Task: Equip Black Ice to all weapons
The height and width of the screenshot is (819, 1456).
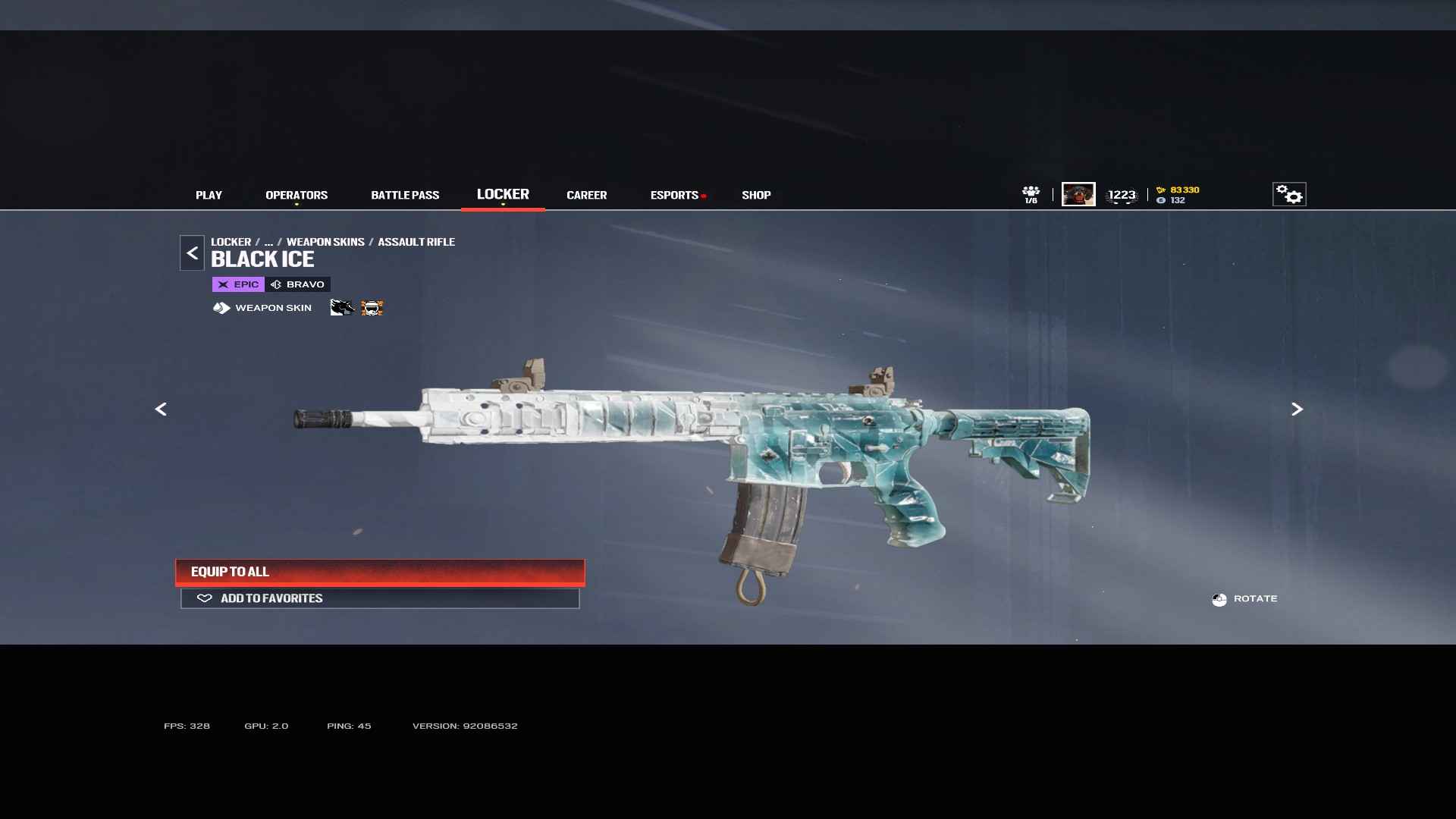Action: [x=380, y=572]
